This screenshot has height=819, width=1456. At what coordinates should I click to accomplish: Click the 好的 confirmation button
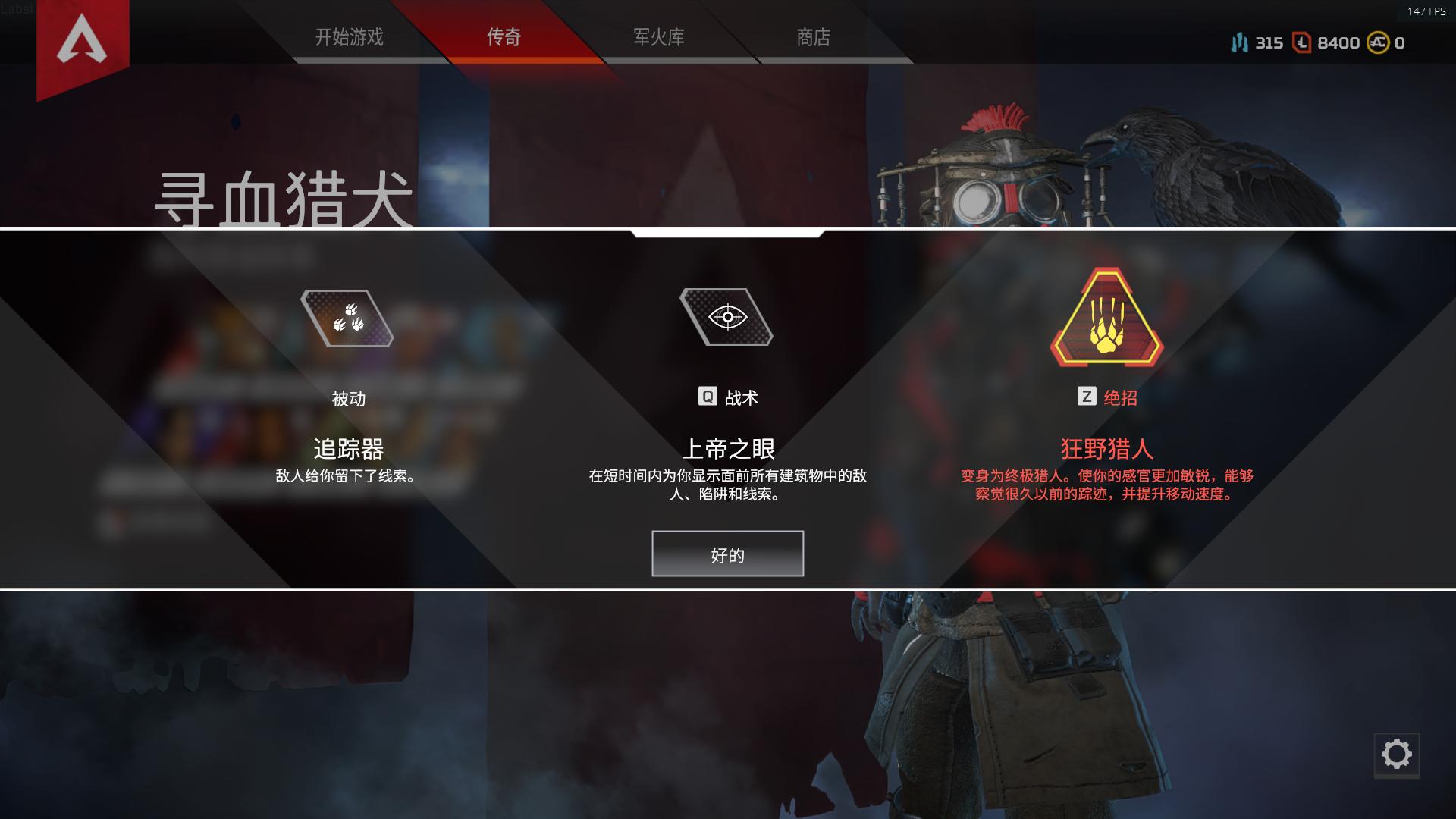coord(726,554)
